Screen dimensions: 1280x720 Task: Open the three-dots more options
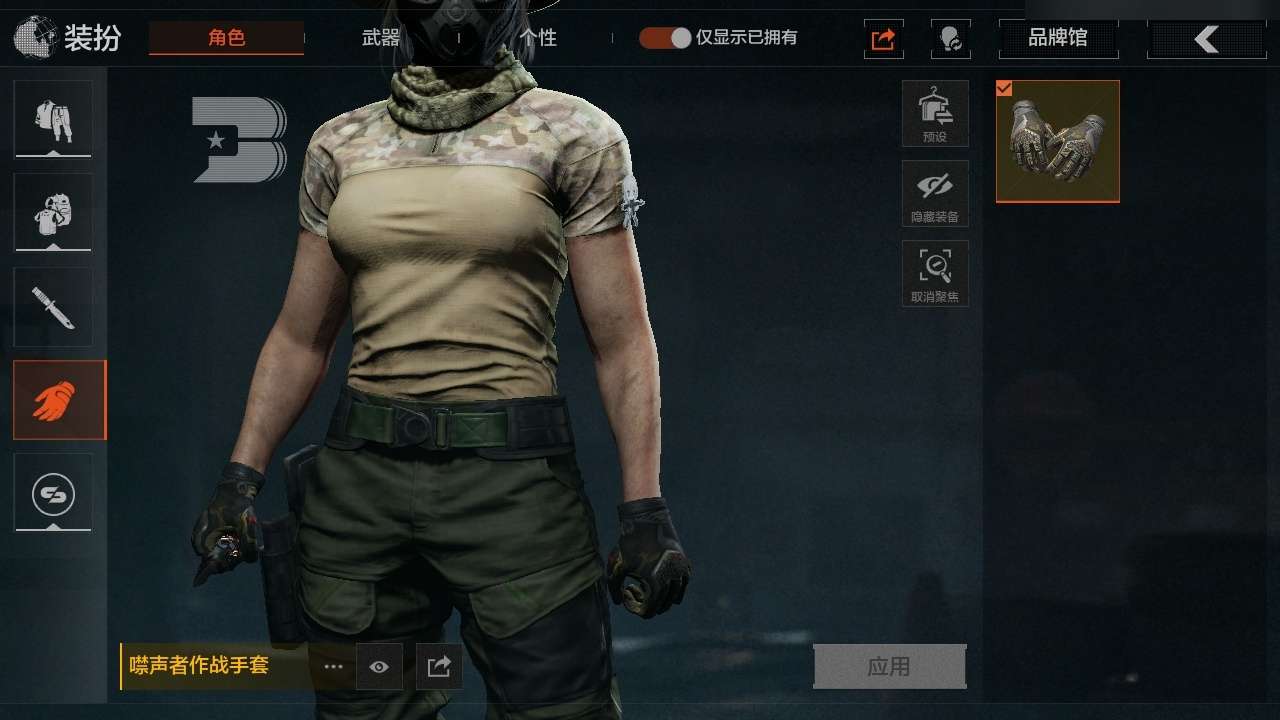coord(333,667)
